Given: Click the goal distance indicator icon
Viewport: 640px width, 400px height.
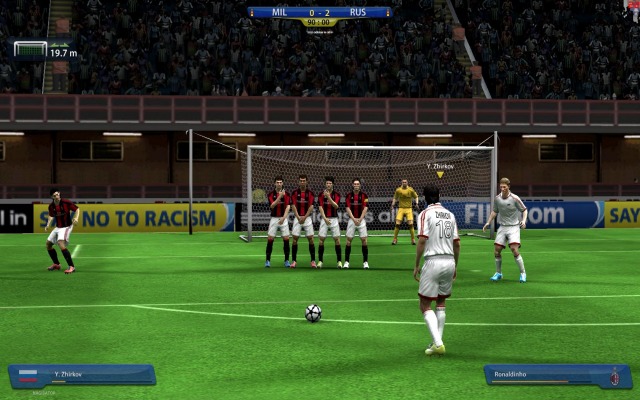Looking at the screenshot, I should click(x=30, y=49).
